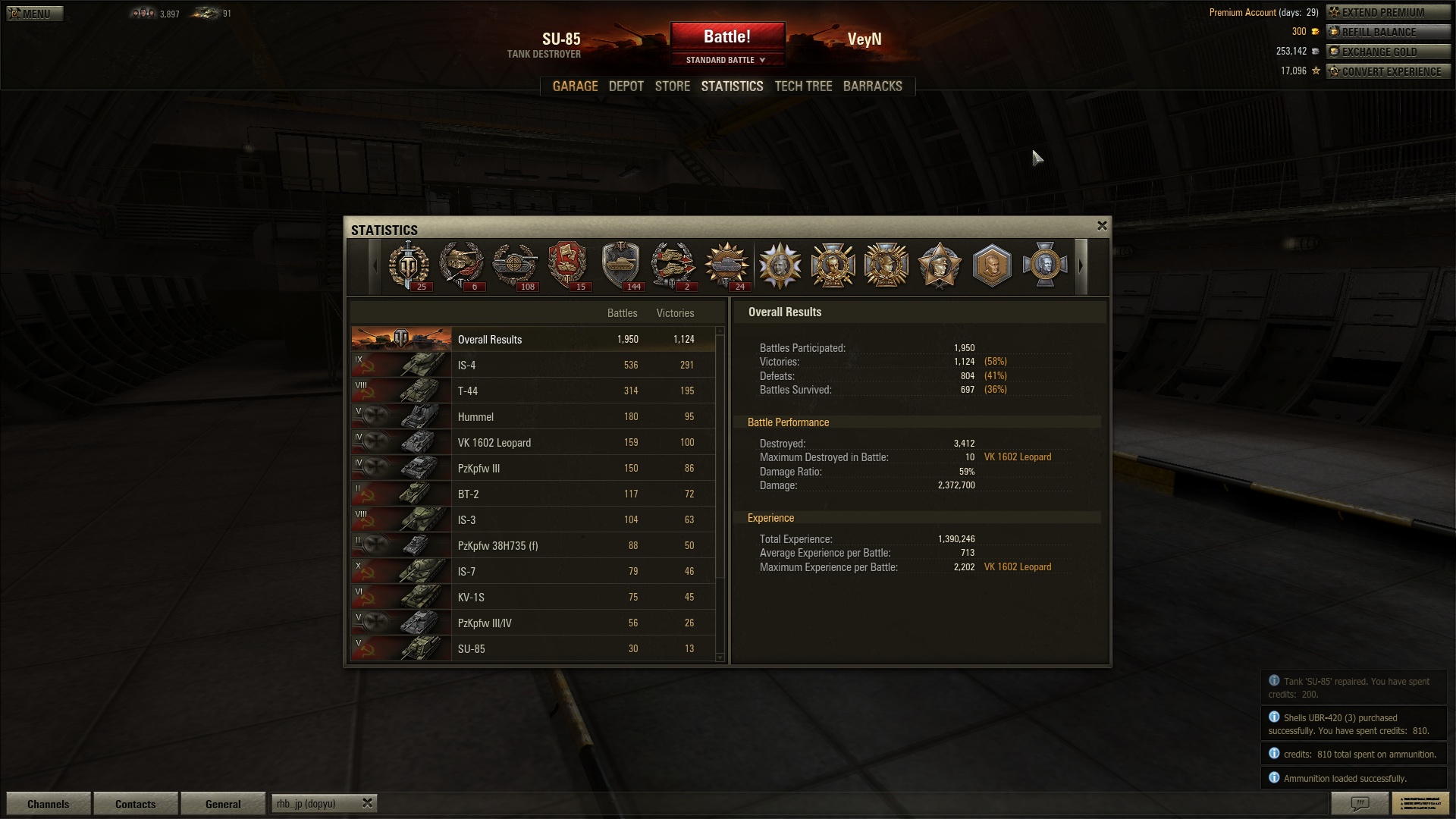Show stats for the SU-85 row

click(x=532, y=649)
